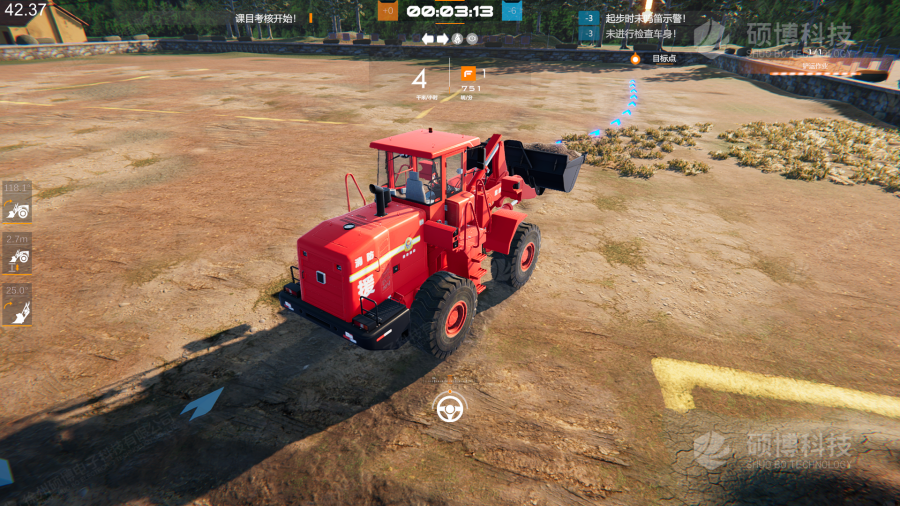Click the 起步时未鸣笛示警 penalty notice
Image resolution: width=900 pixels, height=506 pixels.
[645, 18]
